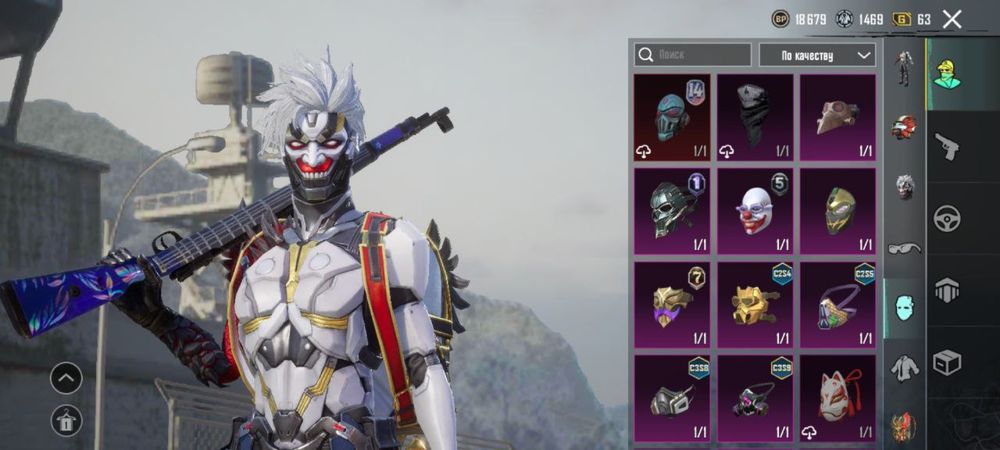Image resolution: width=1000 pixels, height=450 pixels.
Task: Show the full outfit sets subcategory
Action: point(905,68)
